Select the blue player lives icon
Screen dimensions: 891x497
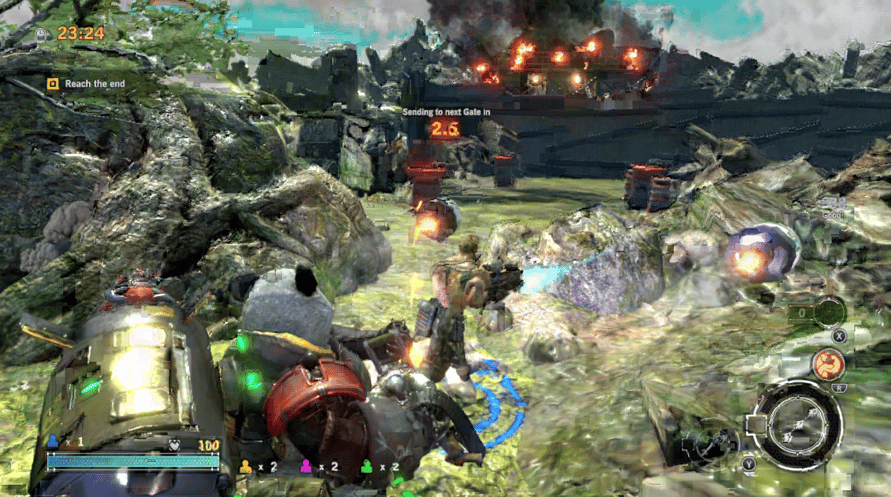tap(53, 441)
